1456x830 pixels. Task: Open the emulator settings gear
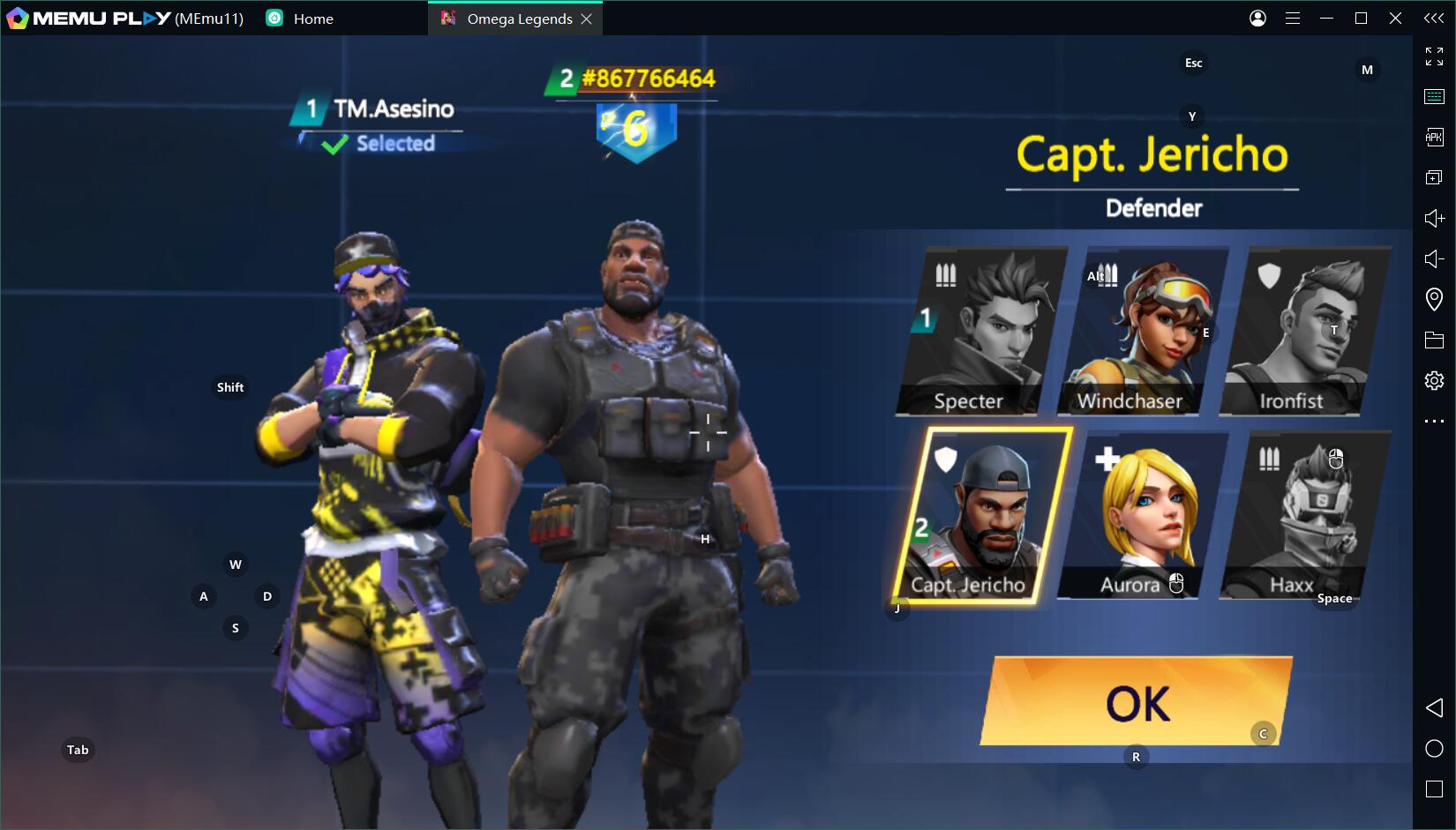point(1434,380)
